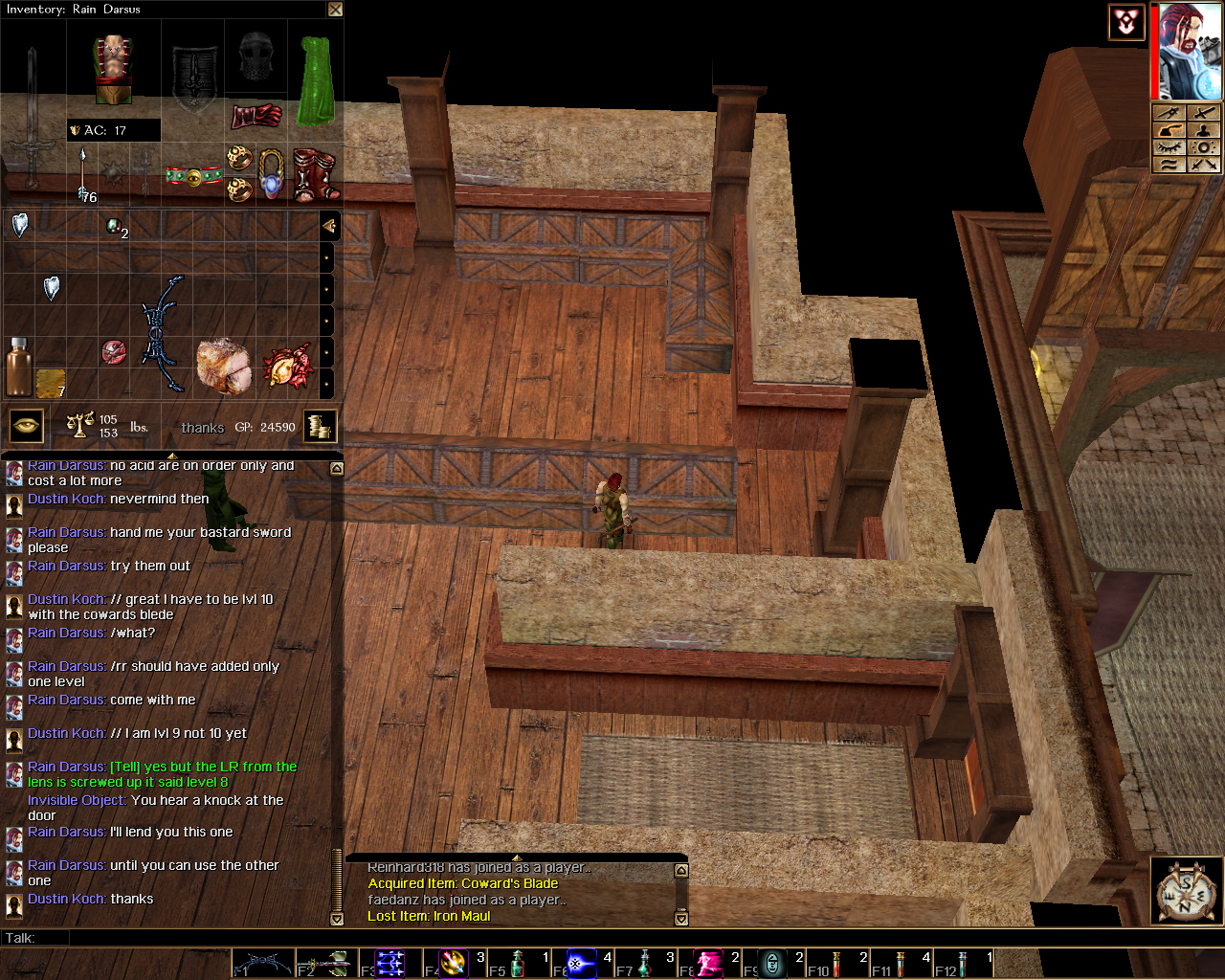Toggle the closed-eye mode button

(x=1169, y=147)
